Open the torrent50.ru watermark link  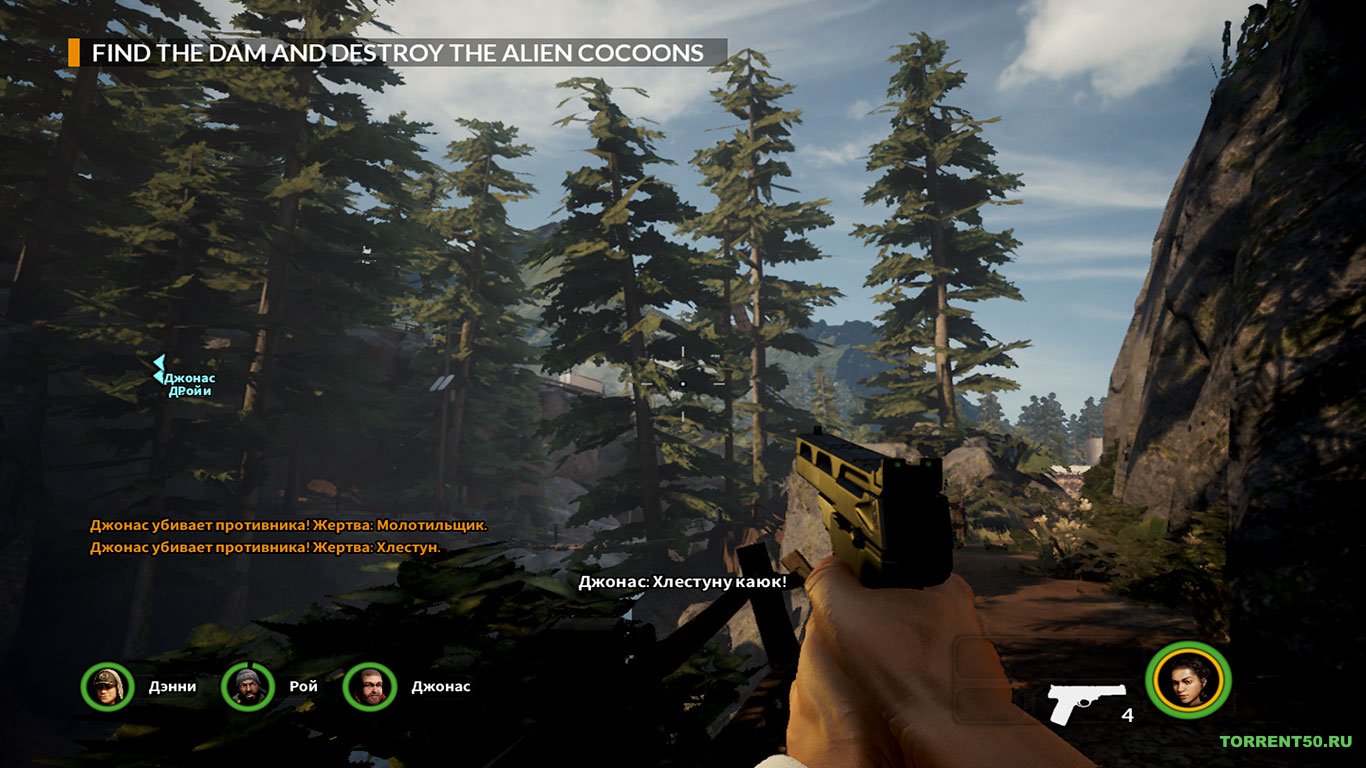click(x=1285, y=741)
